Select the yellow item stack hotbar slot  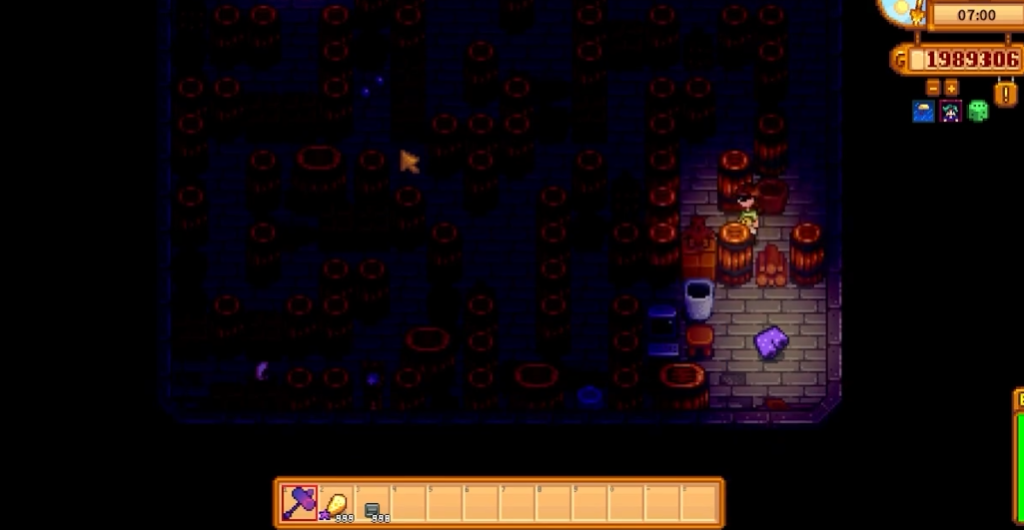click(337, 502)
